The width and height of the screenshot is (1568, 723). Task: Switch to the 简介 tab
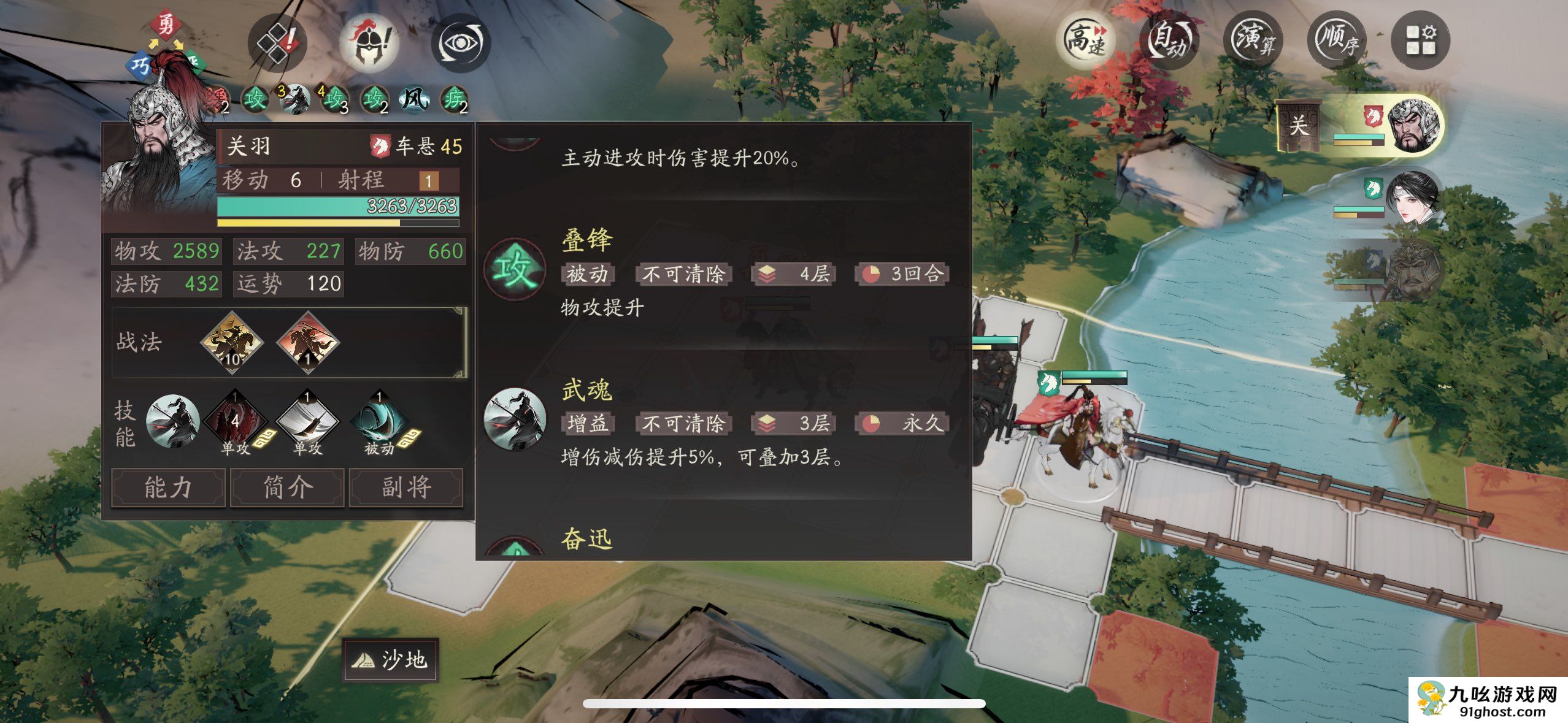coord(286,488)
